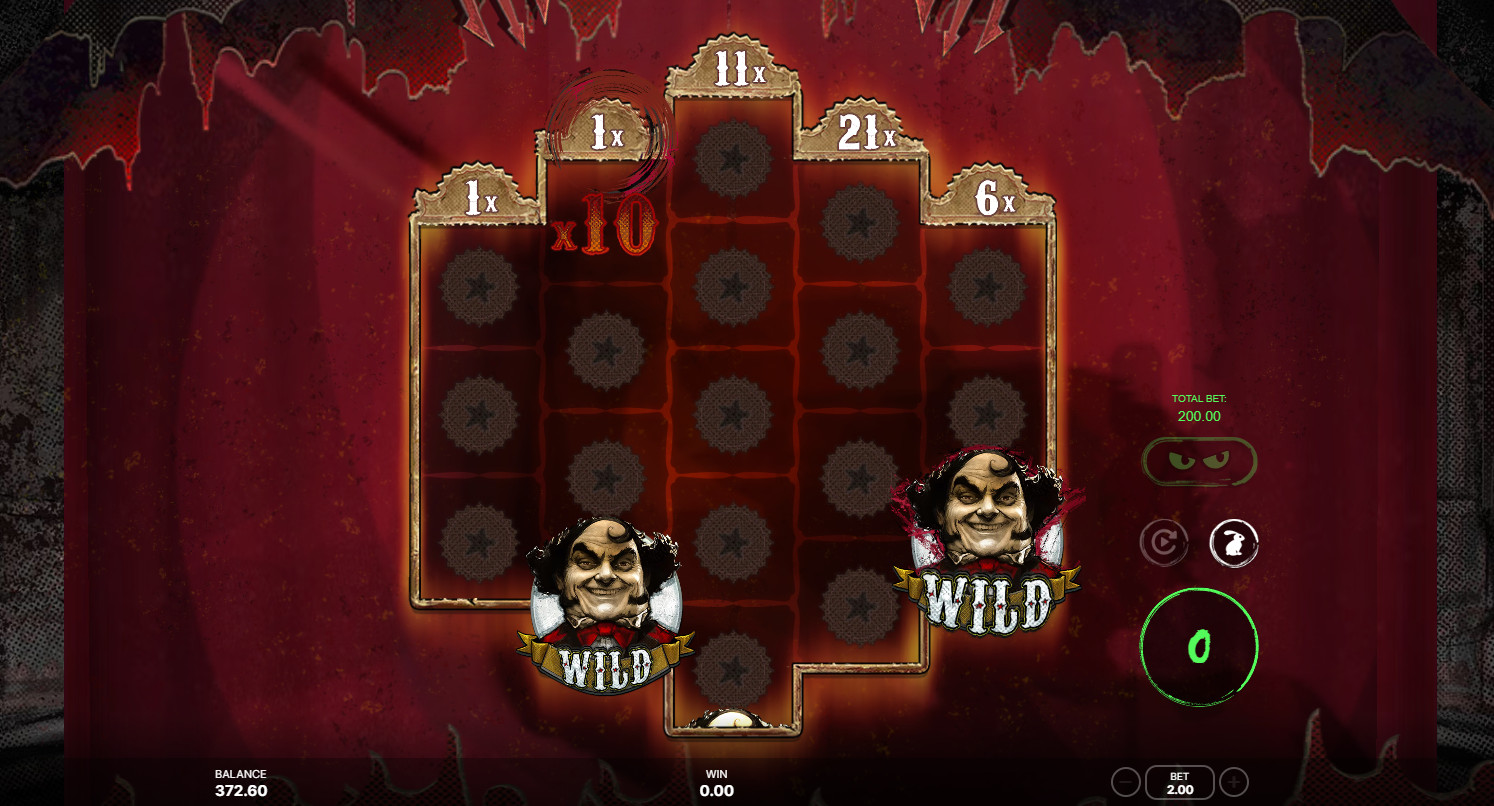Click the TOTAL BET 200.00 label
Viewport: 1494px width, 806px height.
point(1199,406)
